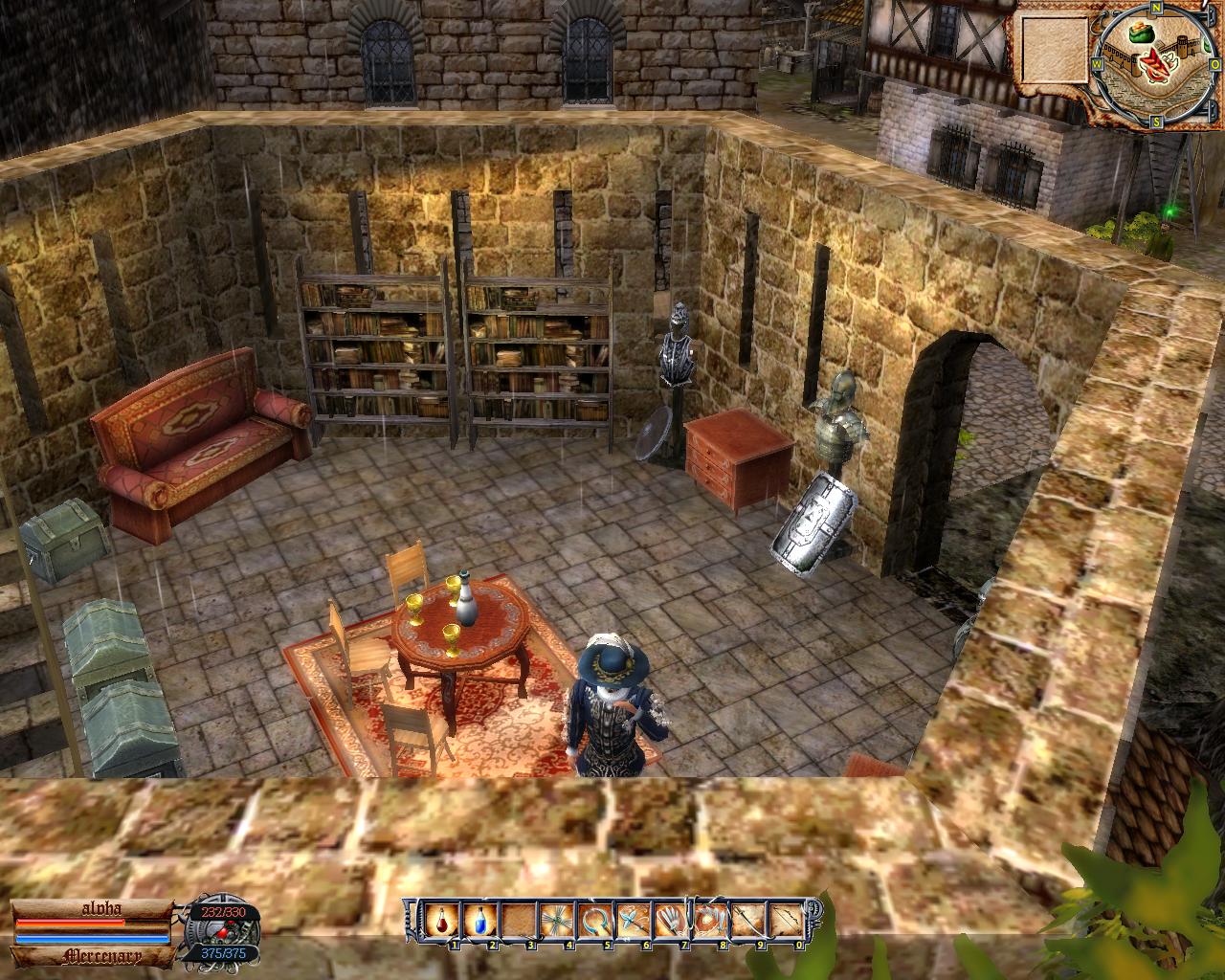The height and width of the screenshot is (980, 1225).
Task: Click the red player marker on the minimap
Action: (x=1156, y=65)
